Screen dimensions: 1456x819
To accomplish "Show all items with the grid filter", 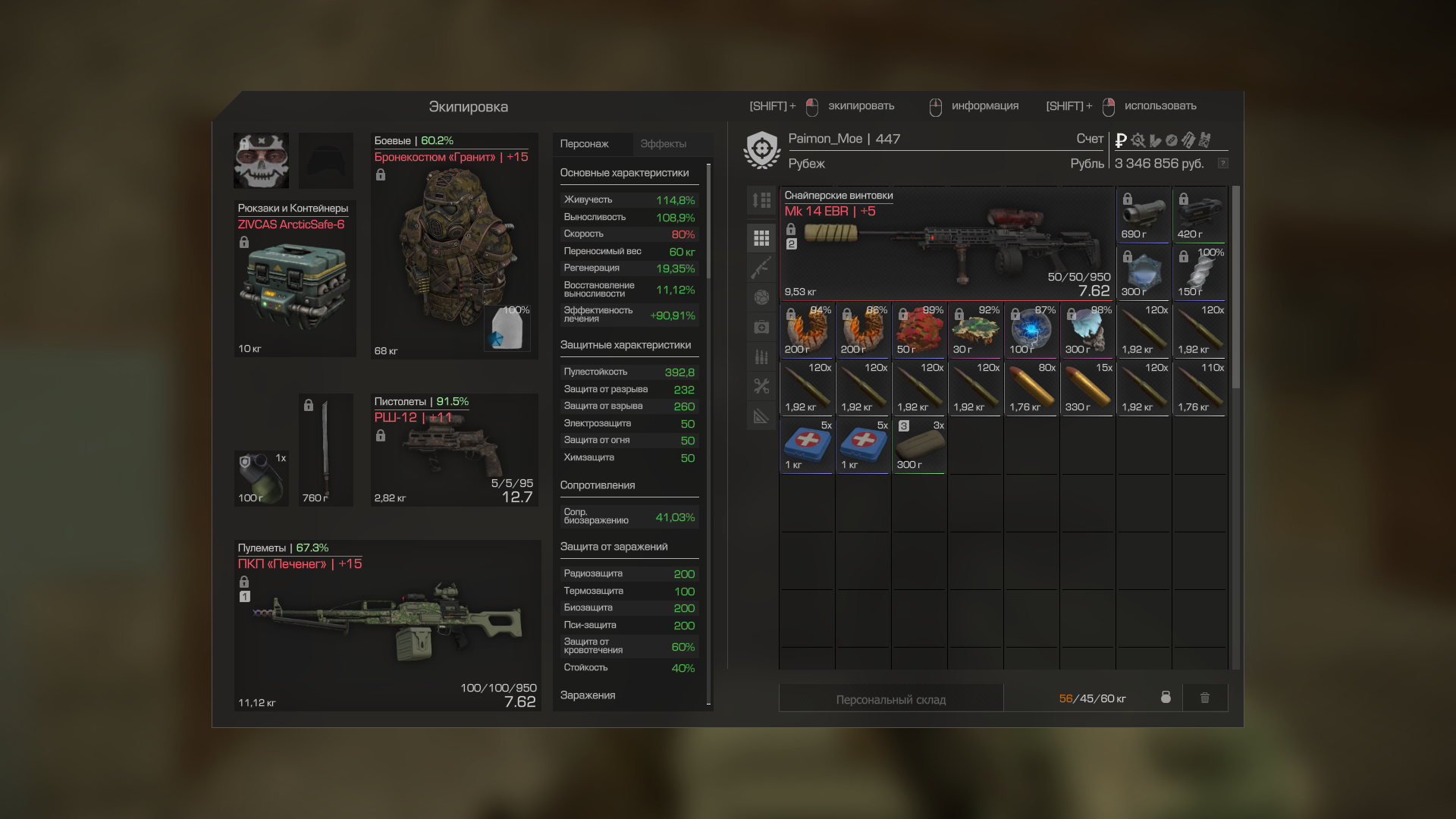I will [x=761, y=238].
